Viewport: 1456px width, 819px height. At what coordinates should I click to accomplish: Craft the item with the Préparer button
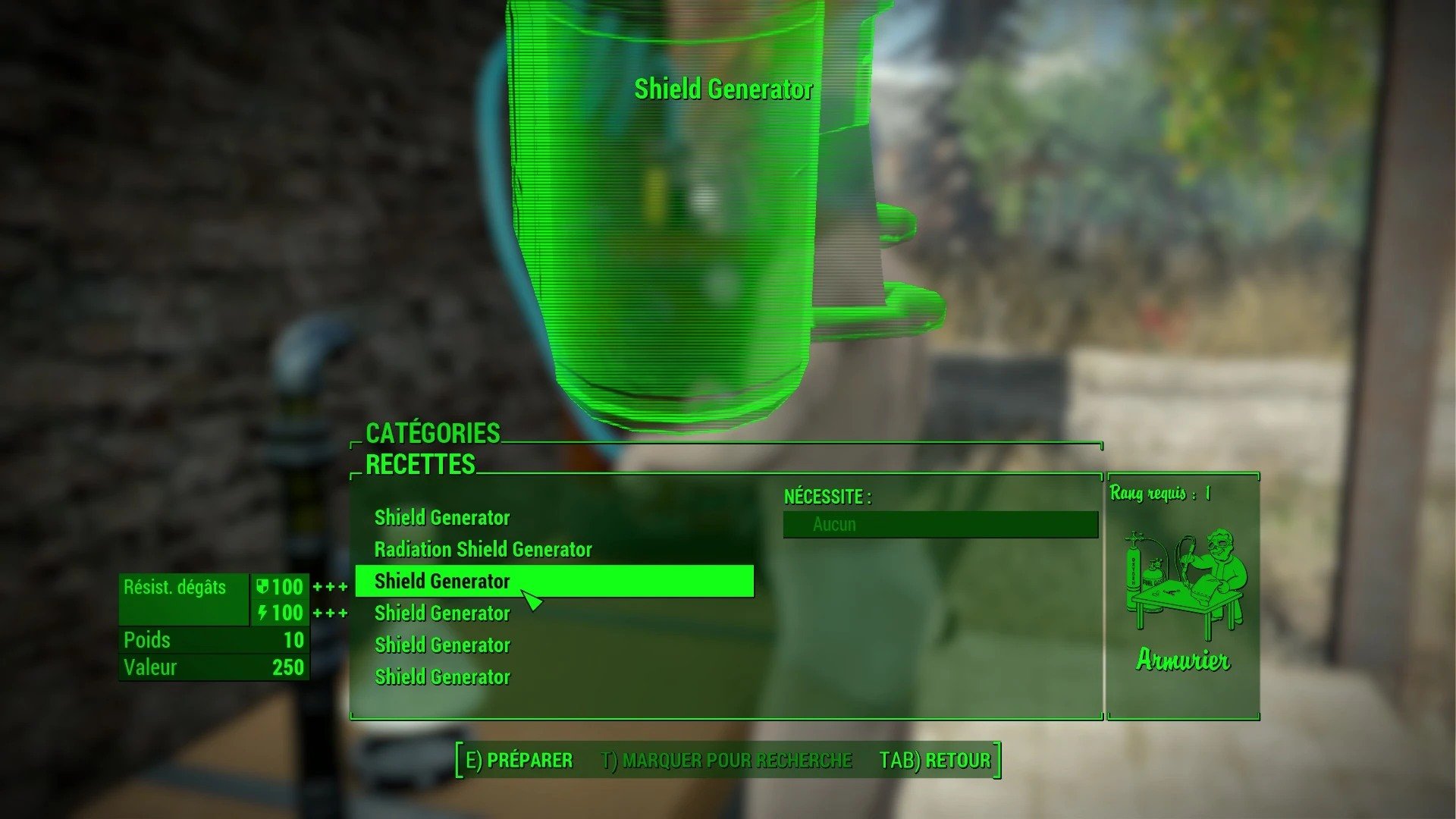click(x=519, y=760)
